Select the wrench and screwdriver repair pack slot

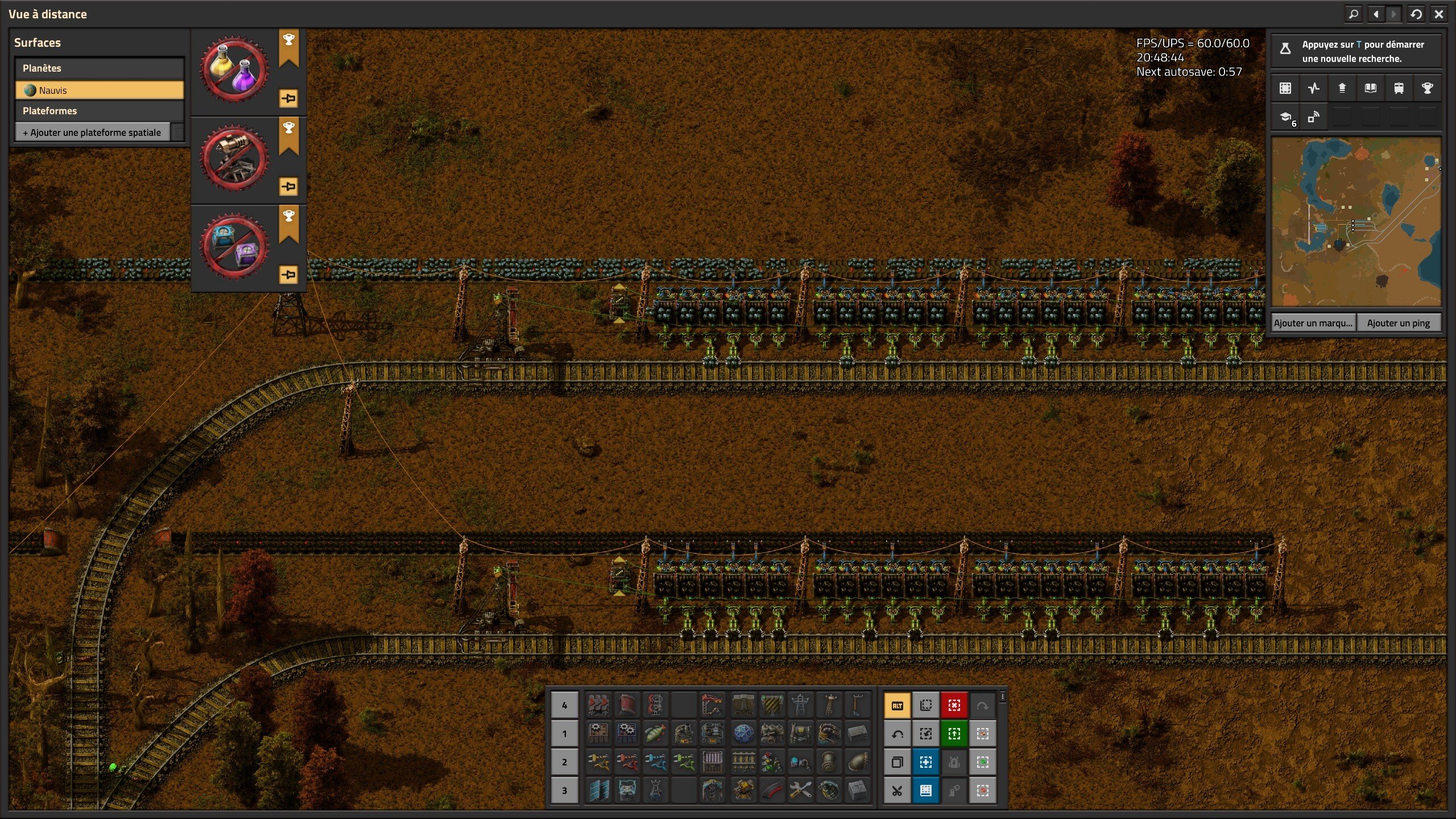800,791
